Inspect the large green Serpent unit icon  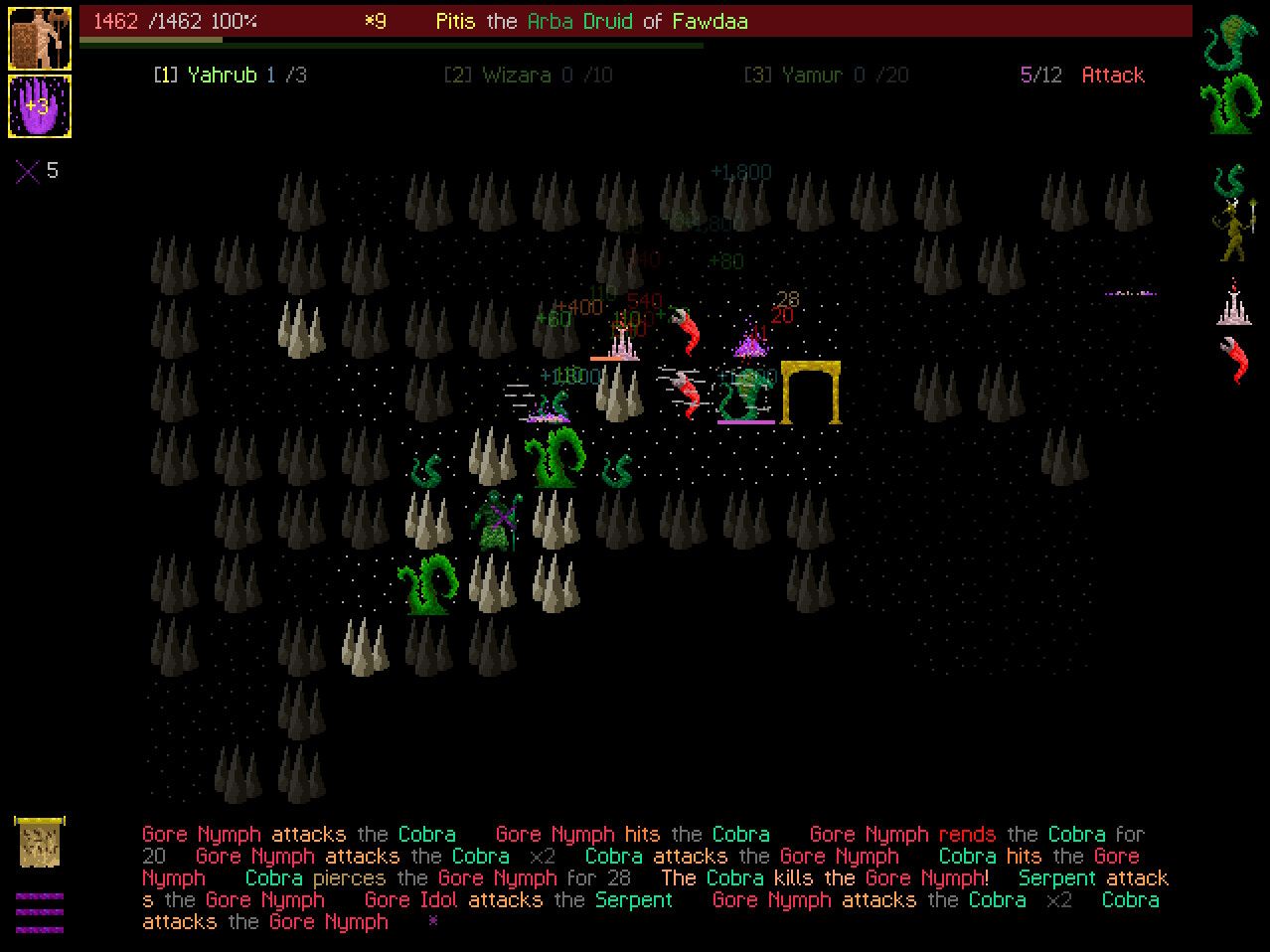coord(1230,103)
